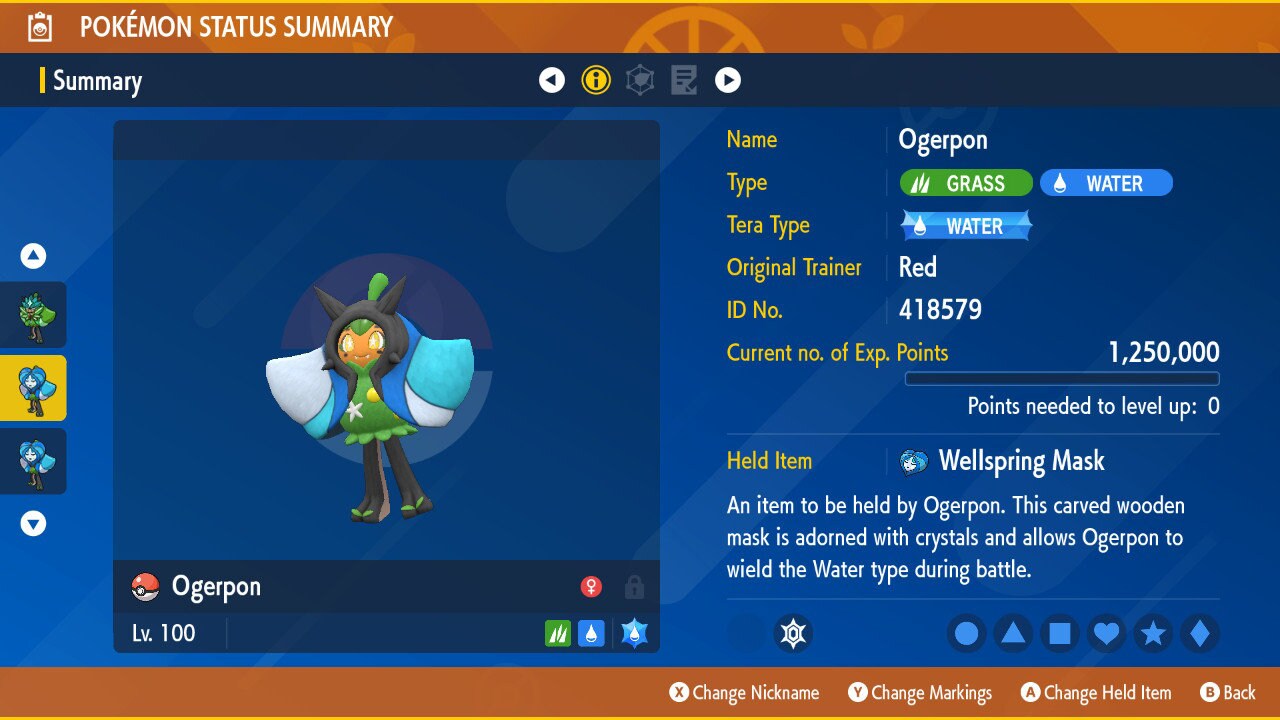Screen dimensions: 1280x720
Task: Click the GRASS type badge
Action: tap(965, 183)
